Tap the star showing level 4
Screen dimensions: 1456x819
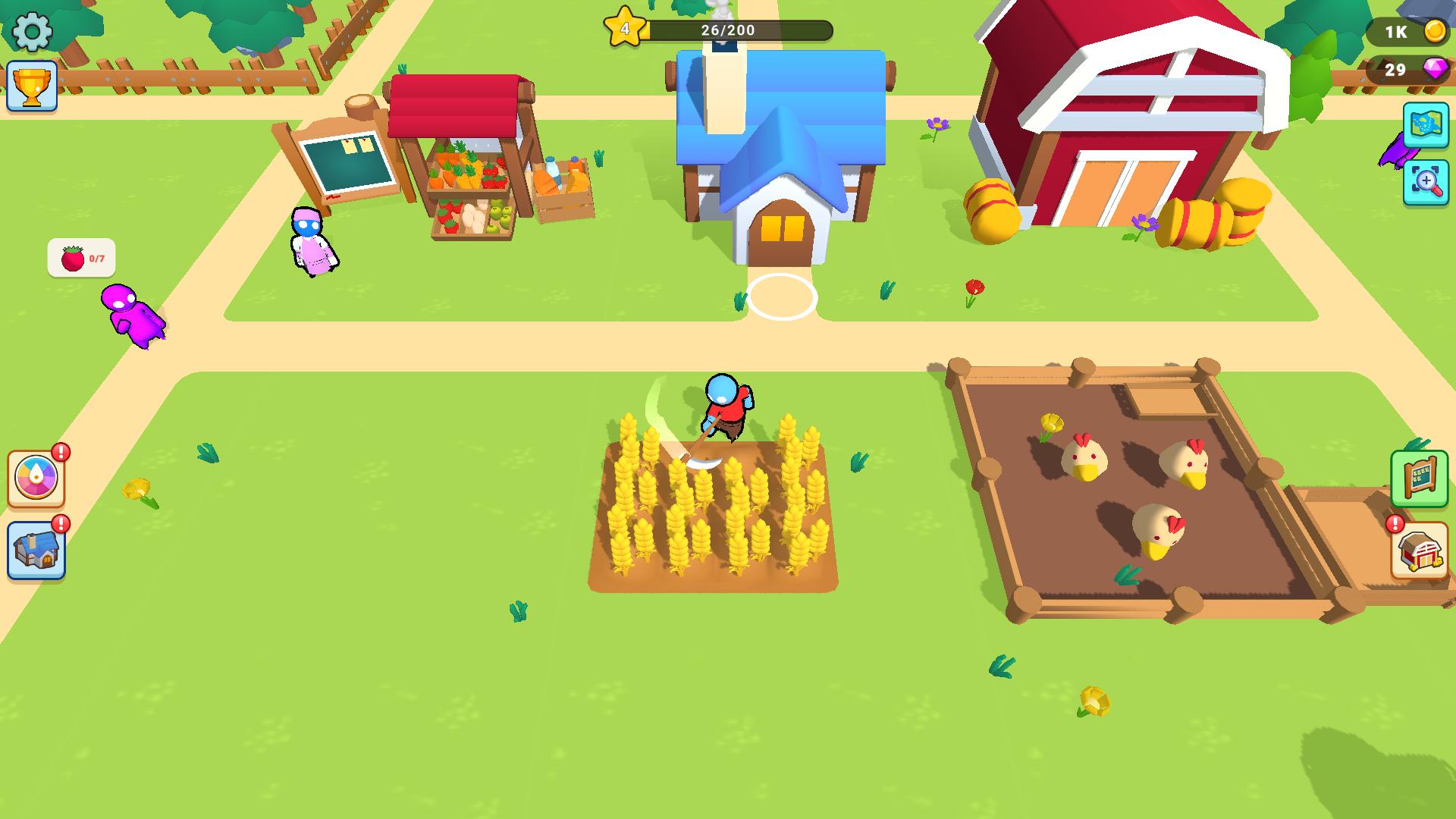(623, 29)
